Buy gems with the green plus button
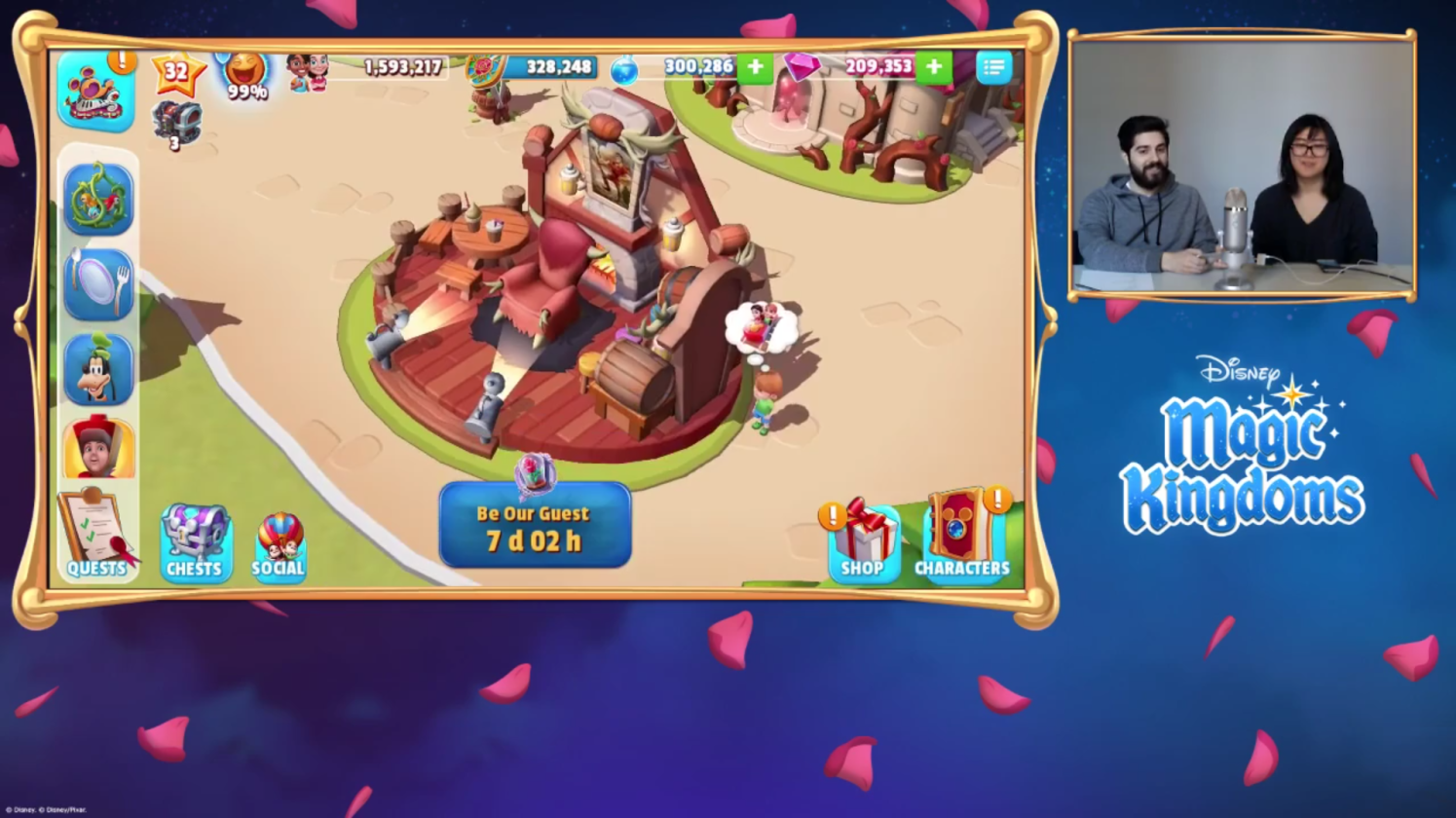 click(x=932, y=68)
